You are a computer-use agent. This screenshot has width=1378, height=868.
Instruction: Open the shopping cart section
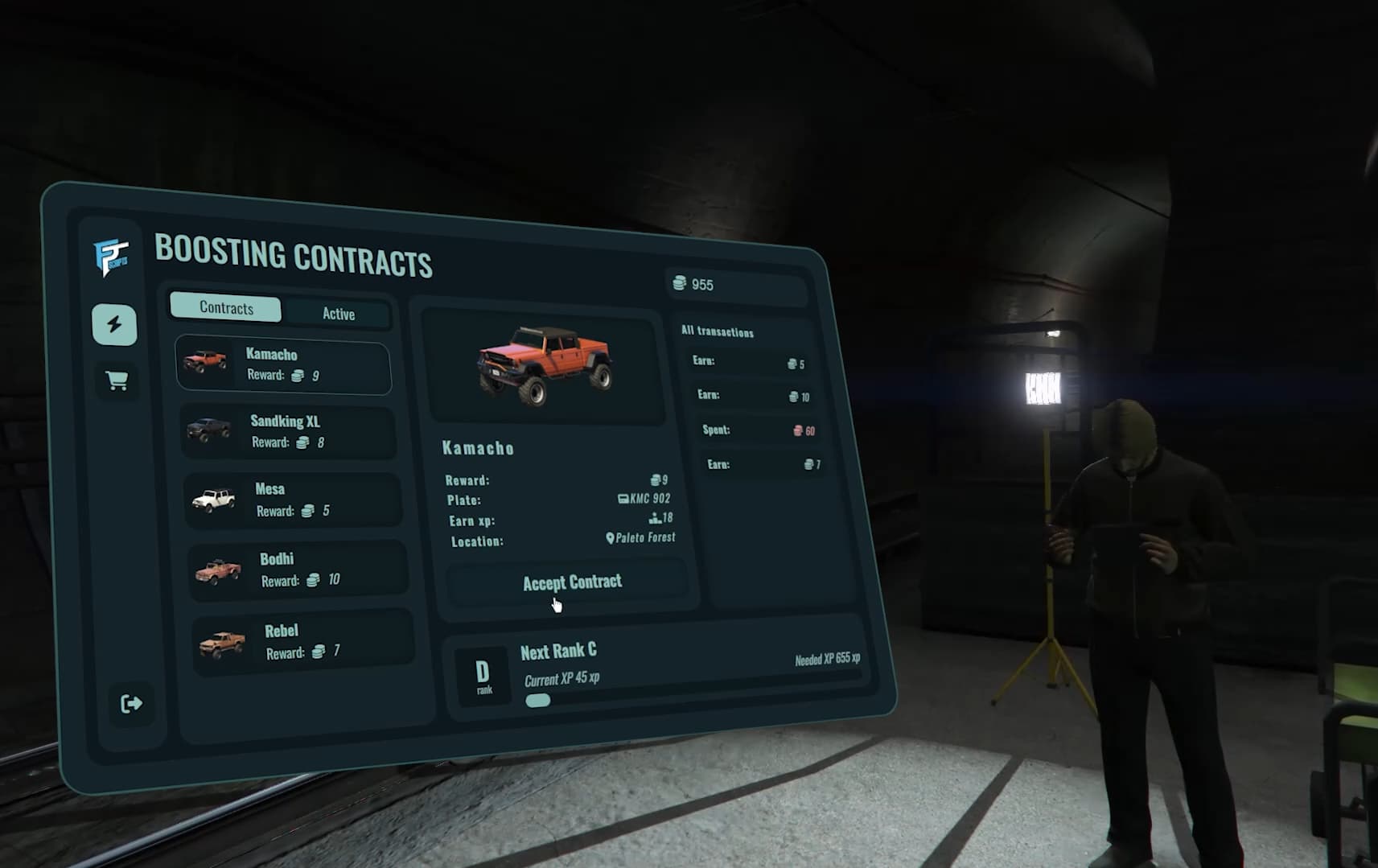coord(117,381)
